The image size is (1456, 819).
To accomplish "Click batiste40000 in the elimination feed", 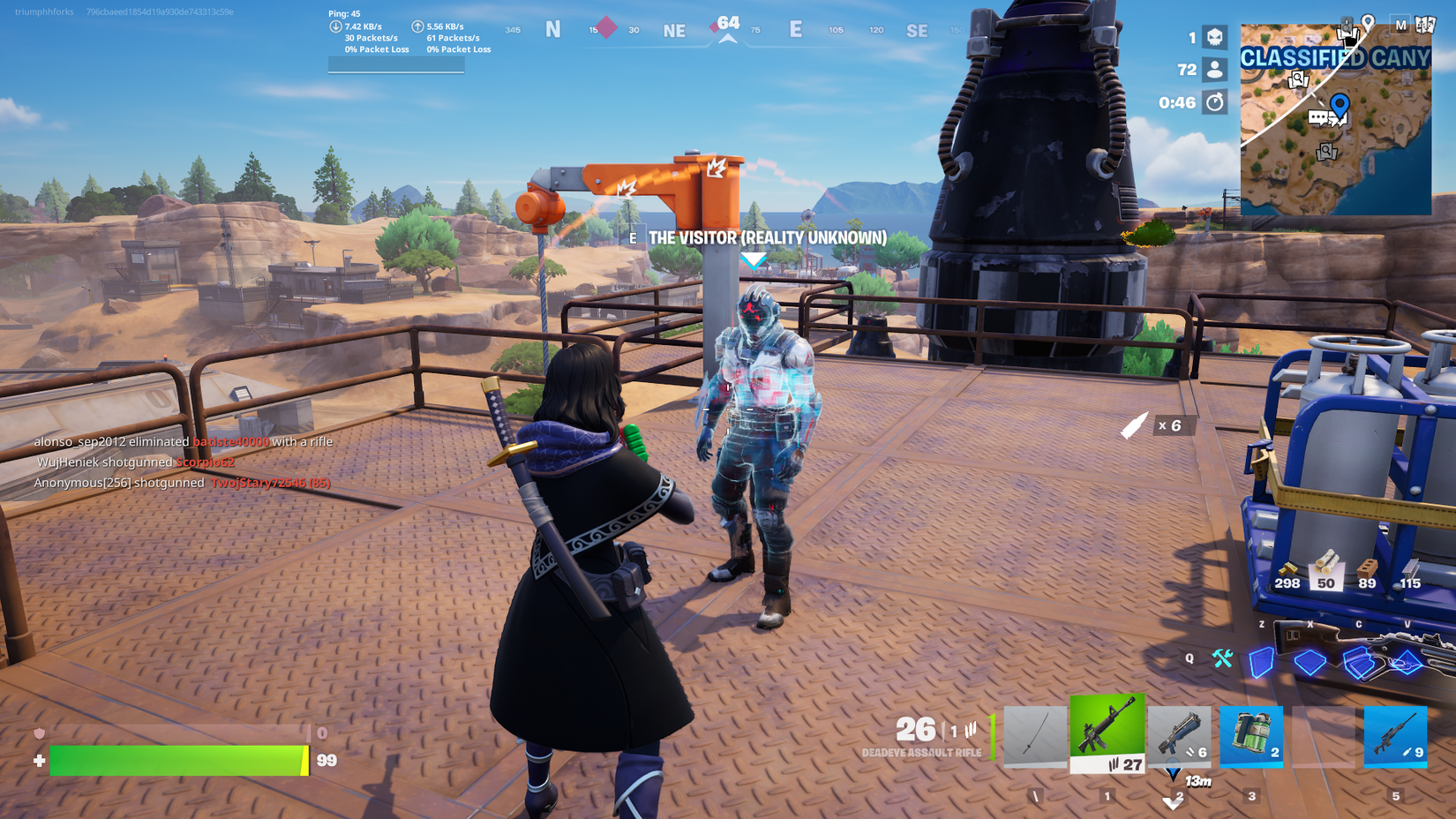I will click(x=231, y=441).
